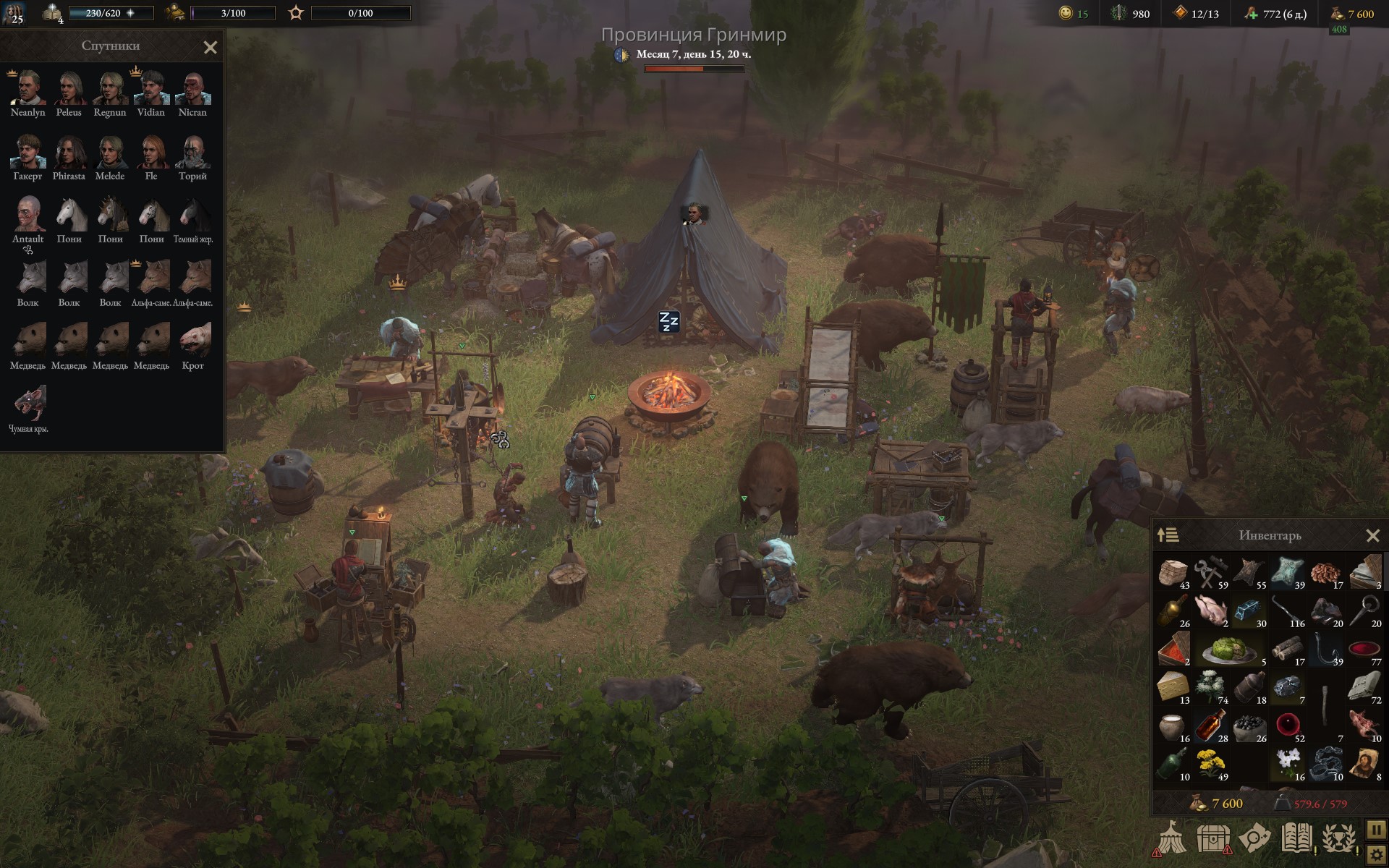Select the Phirasta companion portrait
The image size is (1389, 868).
[69, 152]
